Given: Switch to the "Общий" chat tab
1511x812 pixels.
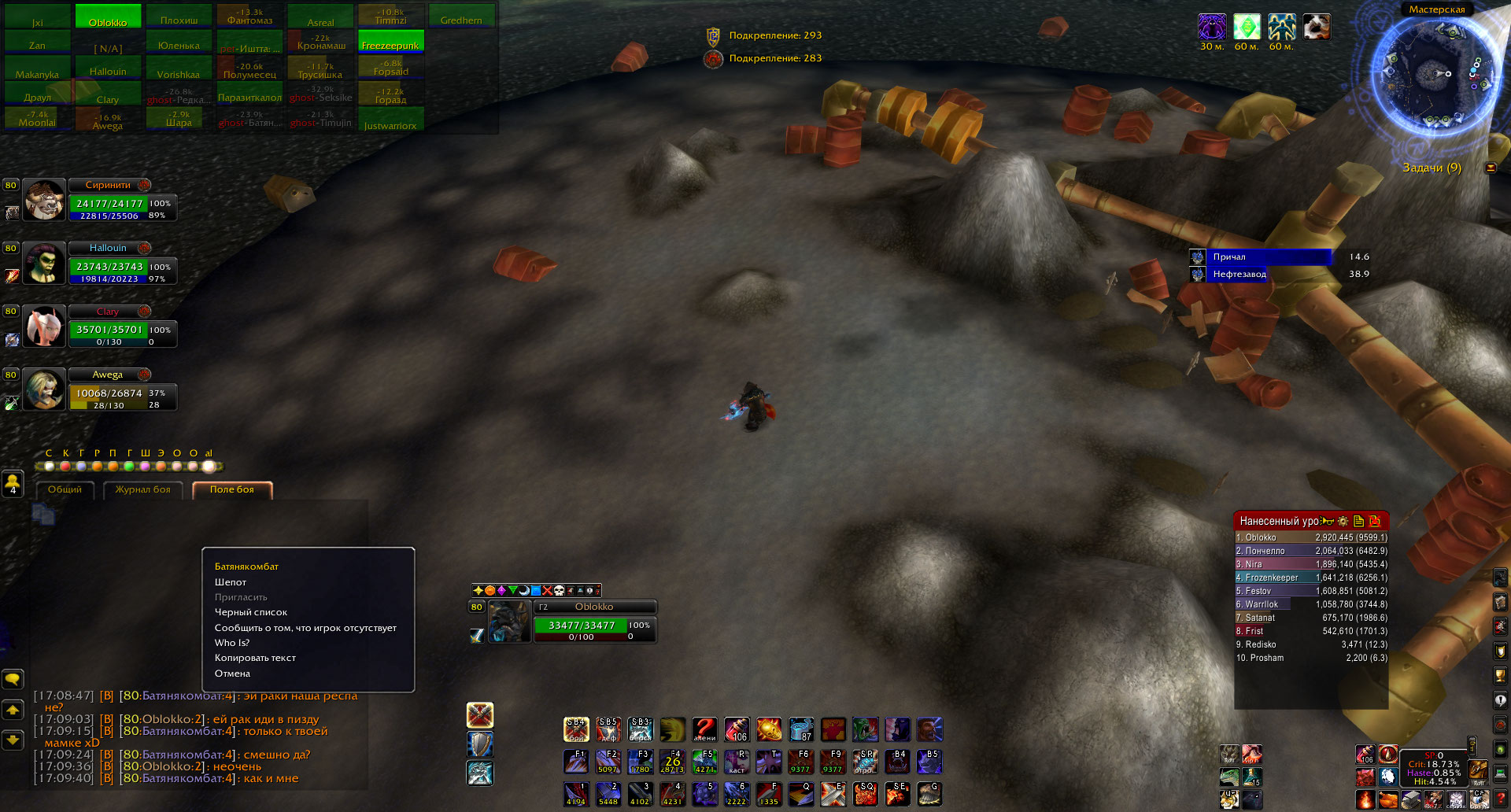Looking at the screenshot, I should (65, 489).
